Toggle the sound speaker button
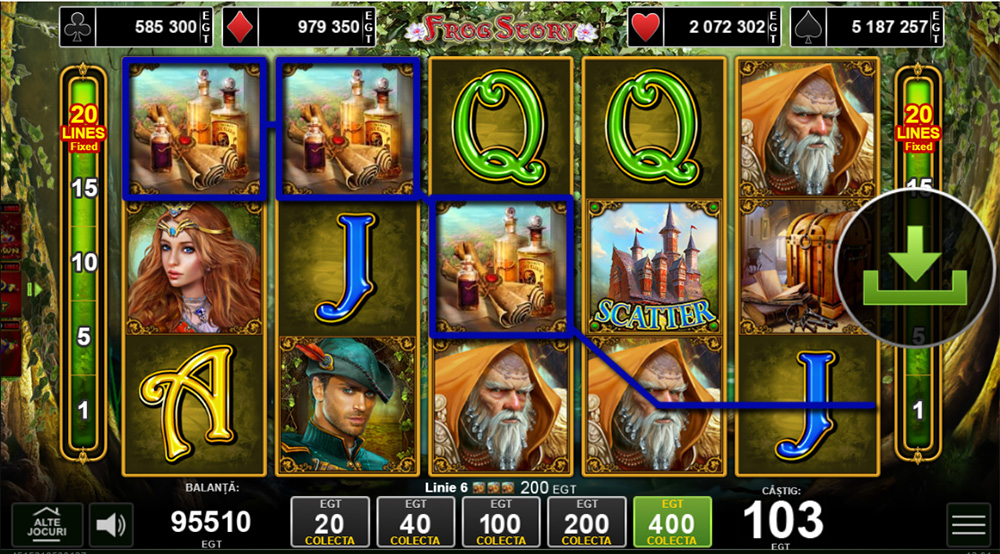The height and width of the screenshot is (554, 1000). point(111,524)
